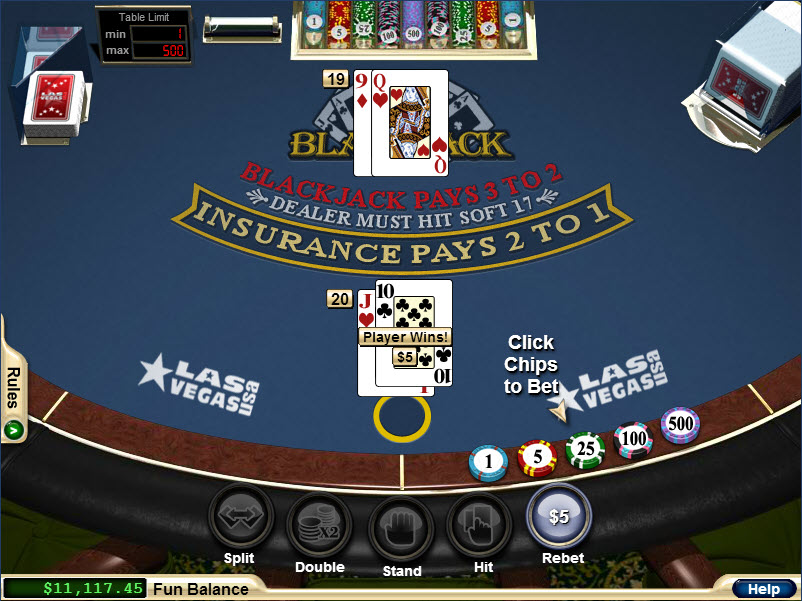Click the yellow betting circle
The width and height of the screenshot is (802, 601).
(402, 417)
